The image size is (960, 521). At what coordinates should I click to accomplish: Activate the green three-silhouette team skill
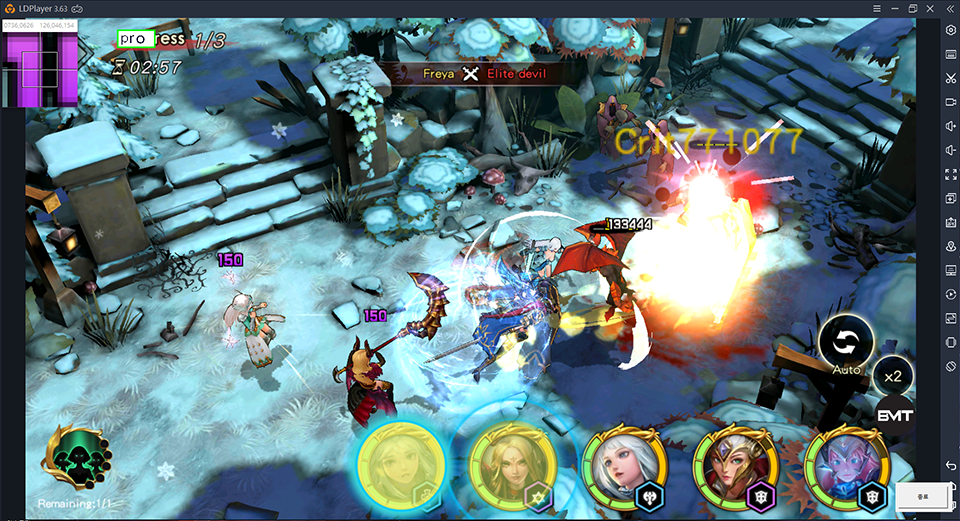pyautogui.click(x=76, y=460)
